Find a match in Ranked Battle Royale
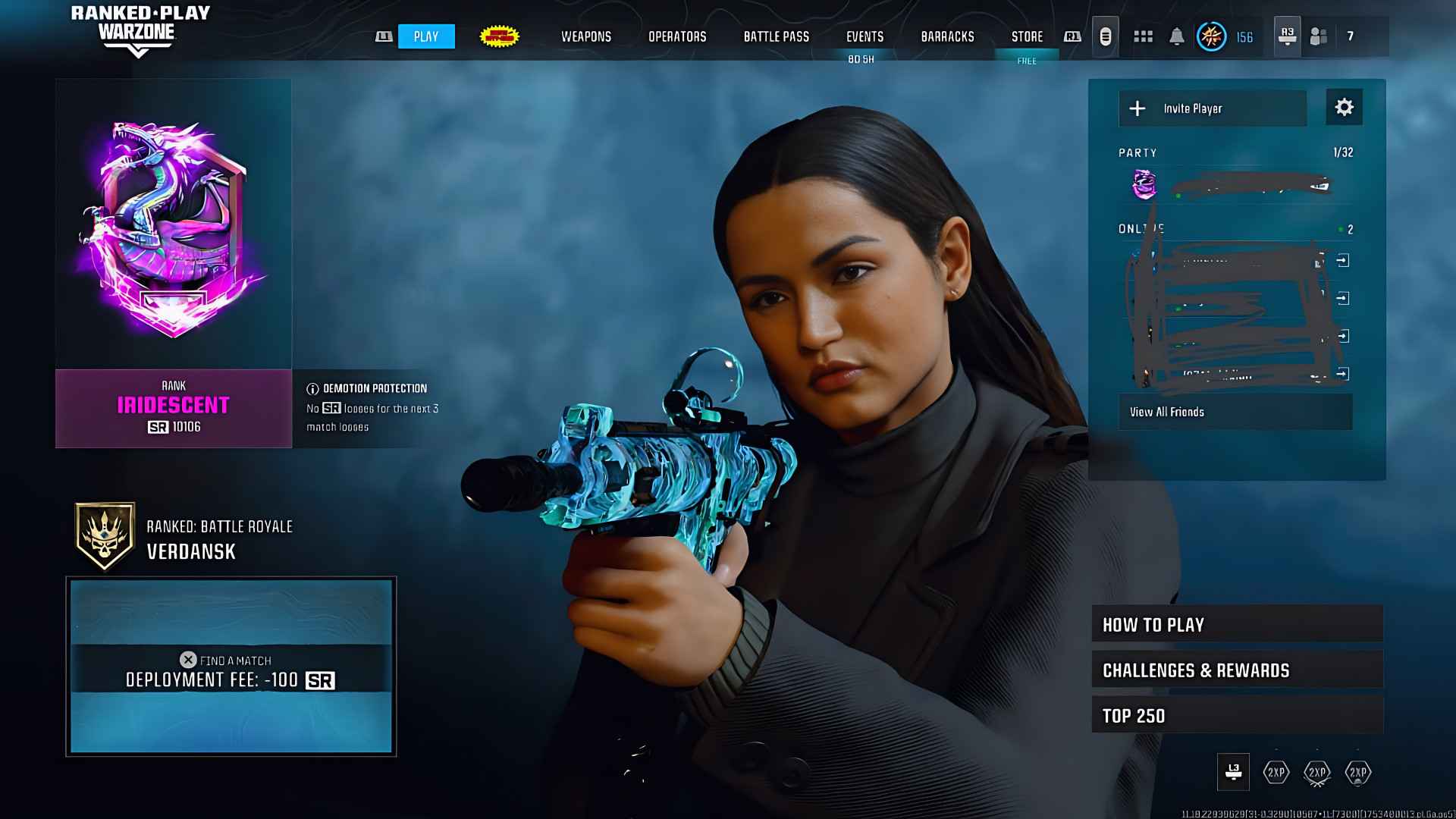 pos(231,667)
